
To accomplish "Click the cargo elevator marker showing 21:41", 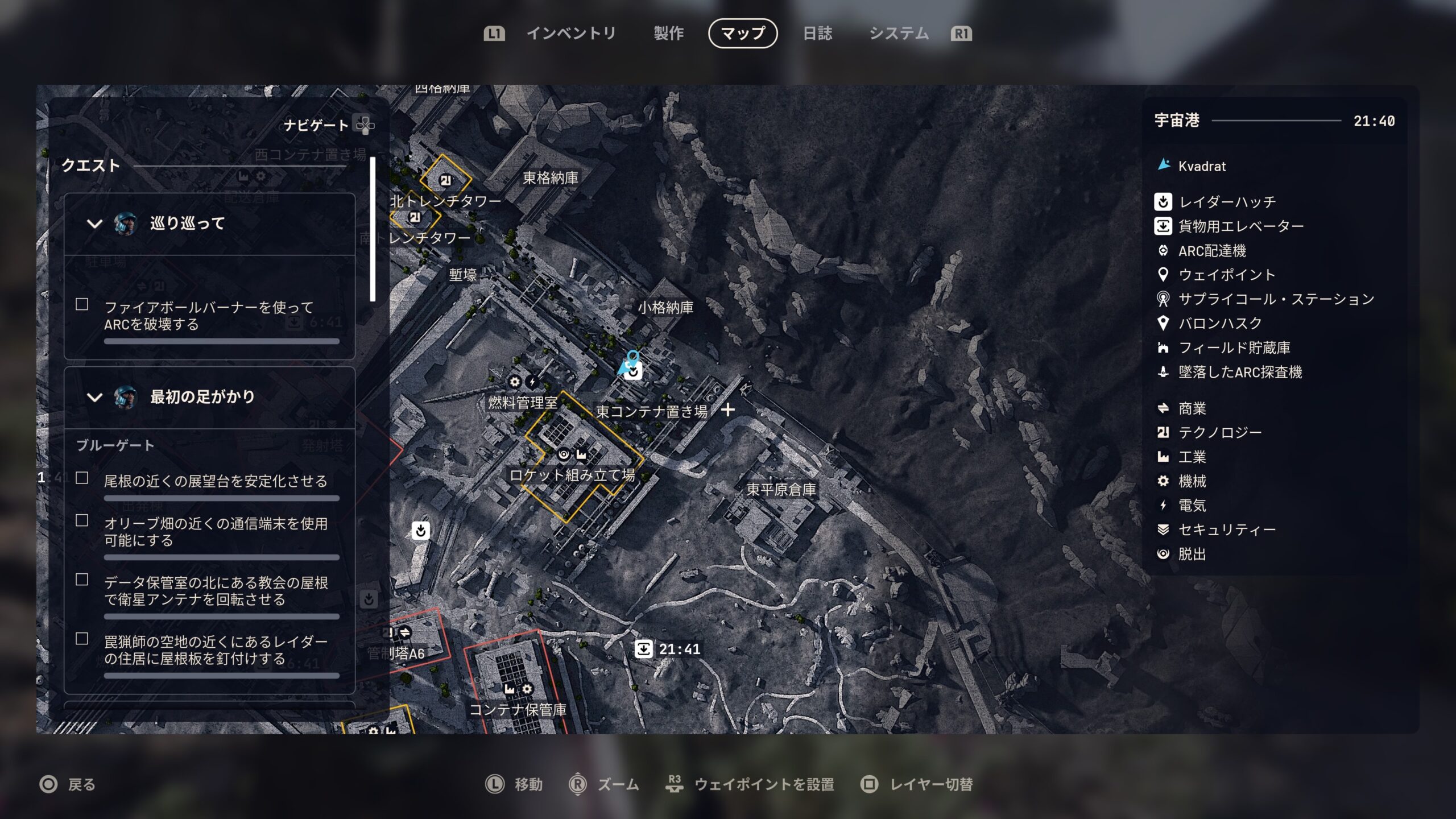I will pos(644,649).
